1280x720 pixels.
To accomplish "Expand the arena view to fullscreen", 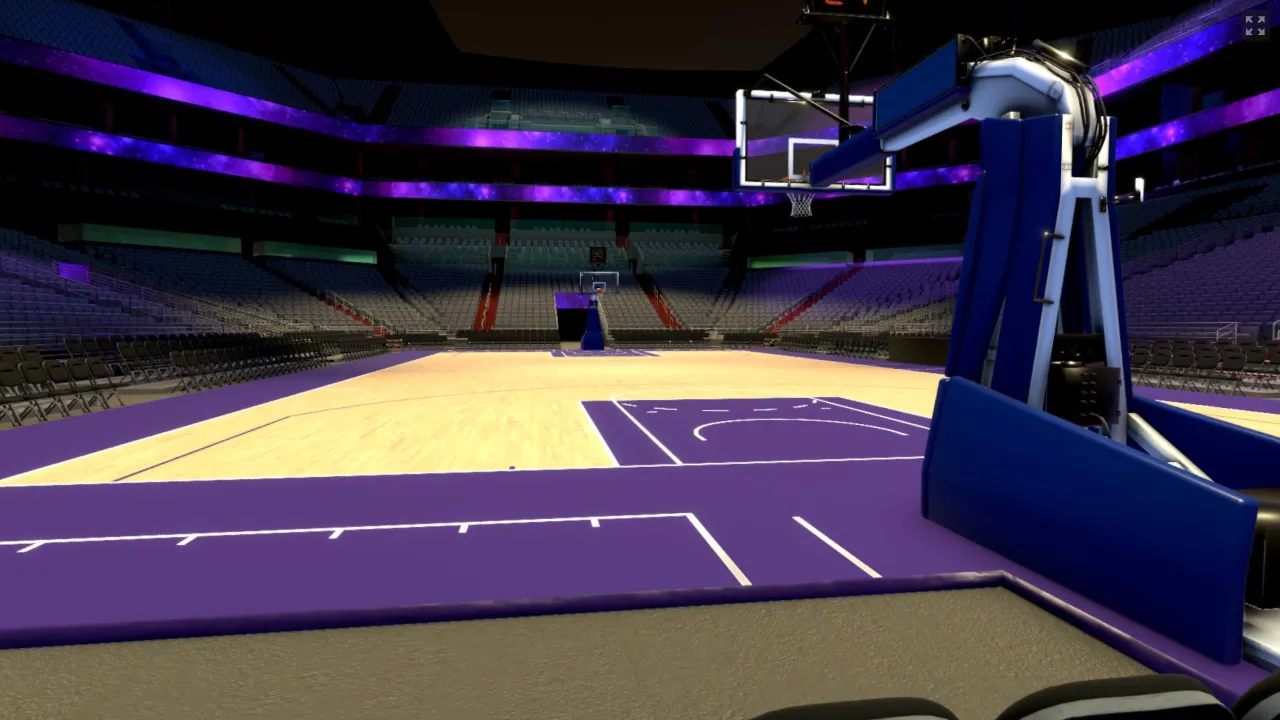I will pyautogui.click(x=1255, y=26).
